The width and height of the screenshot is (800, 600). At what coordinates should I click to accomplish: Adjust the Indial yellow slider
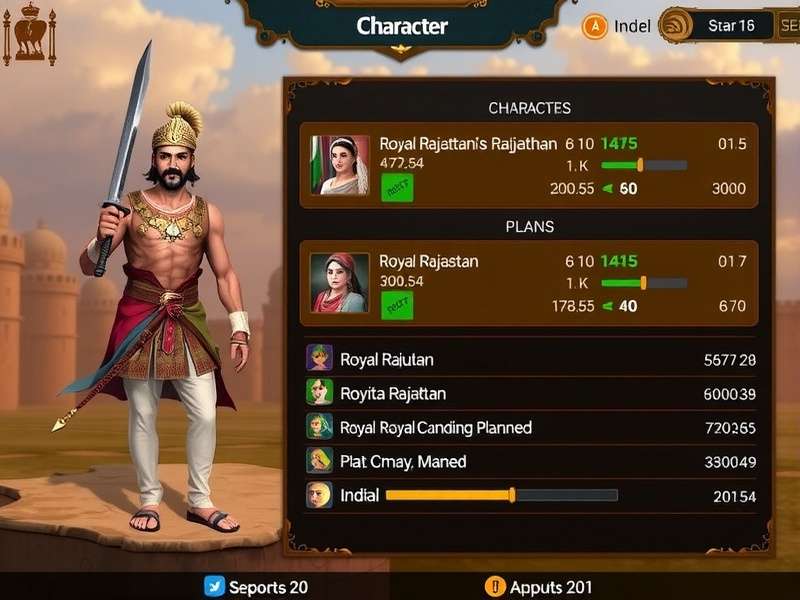[512, 495]
